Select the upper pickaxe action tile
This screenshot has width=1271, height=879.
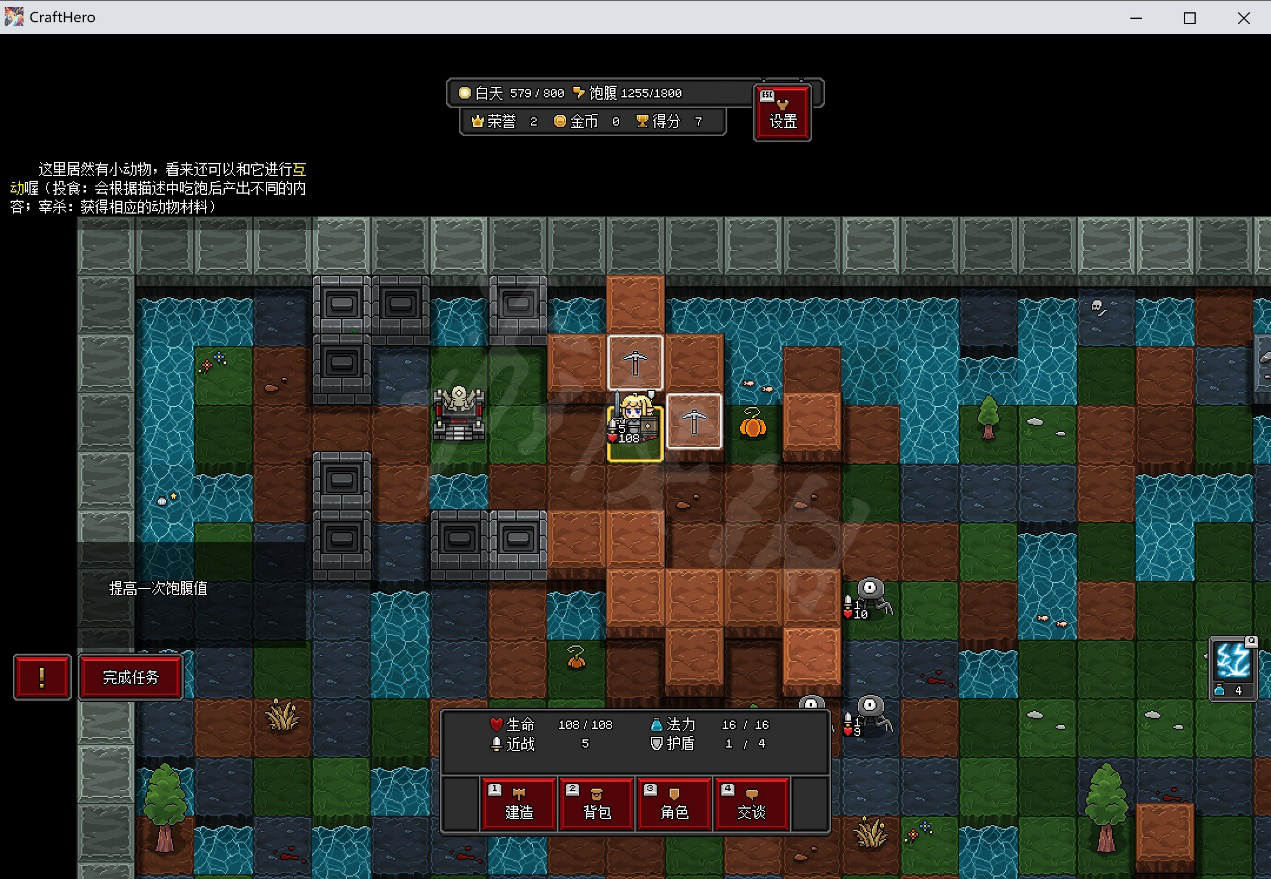tap(635, 362)
